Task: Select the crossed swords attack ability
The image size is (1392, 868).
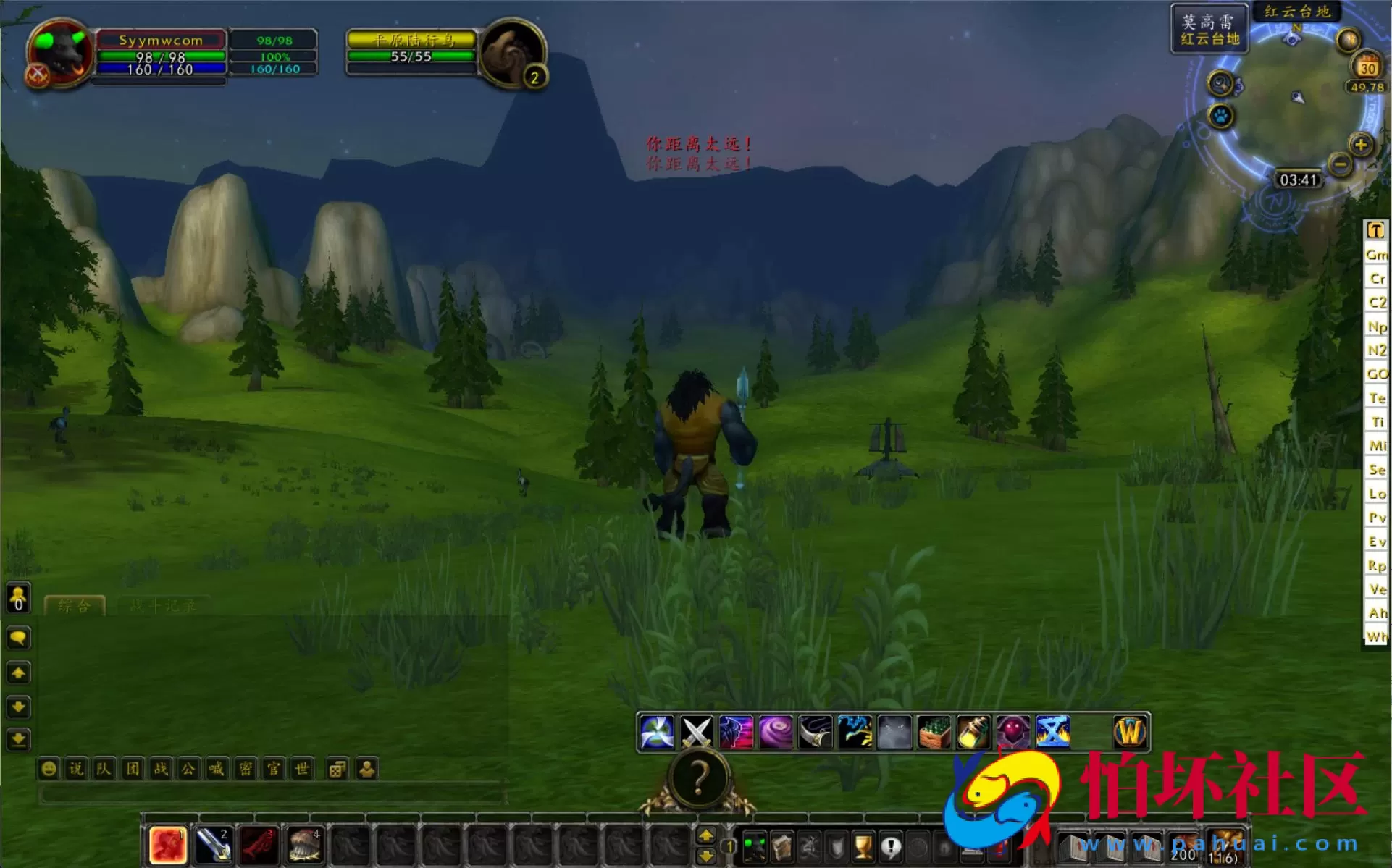Action: coord(695,732)
